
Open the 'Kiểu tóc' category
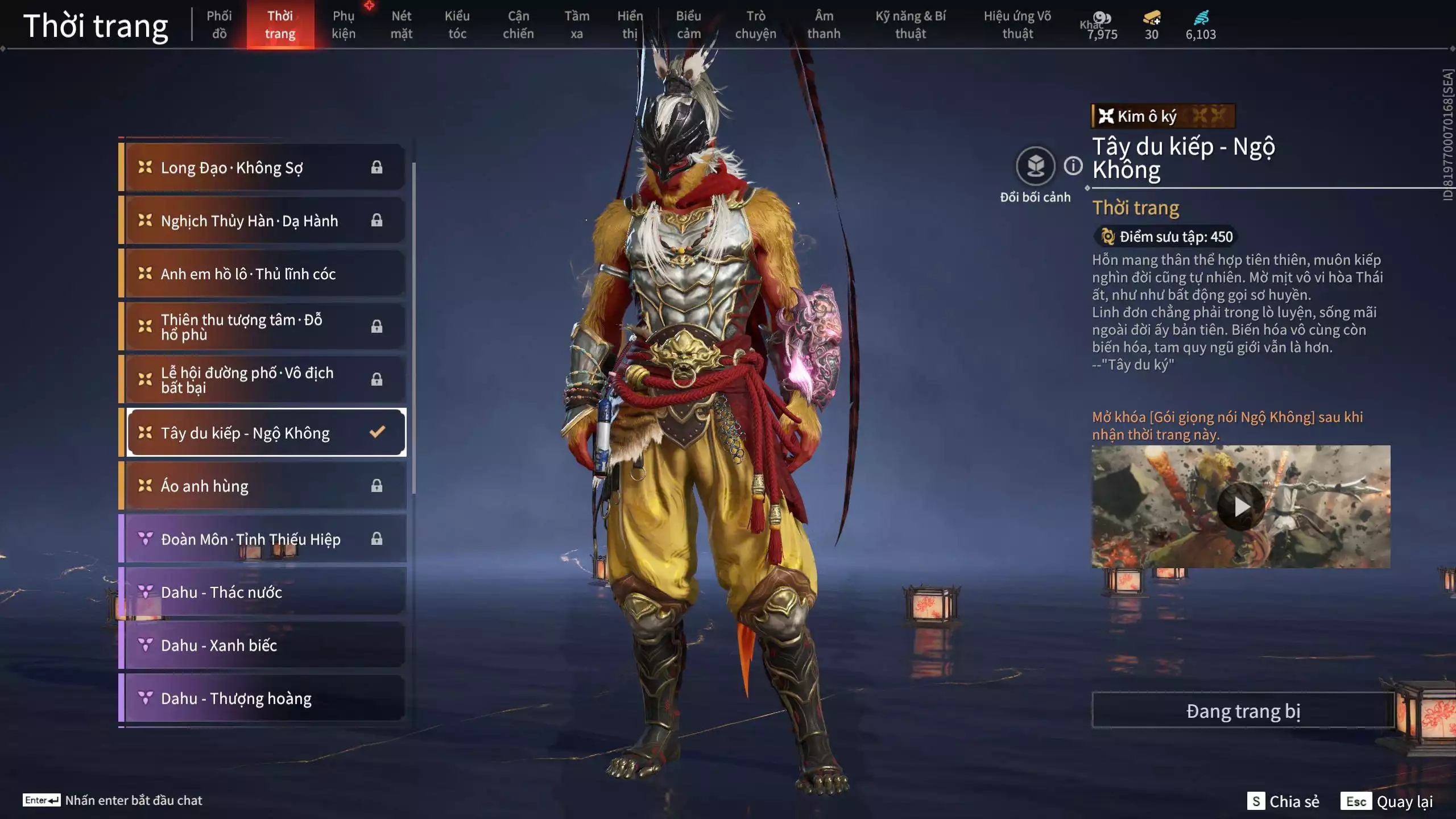point(458,25)
